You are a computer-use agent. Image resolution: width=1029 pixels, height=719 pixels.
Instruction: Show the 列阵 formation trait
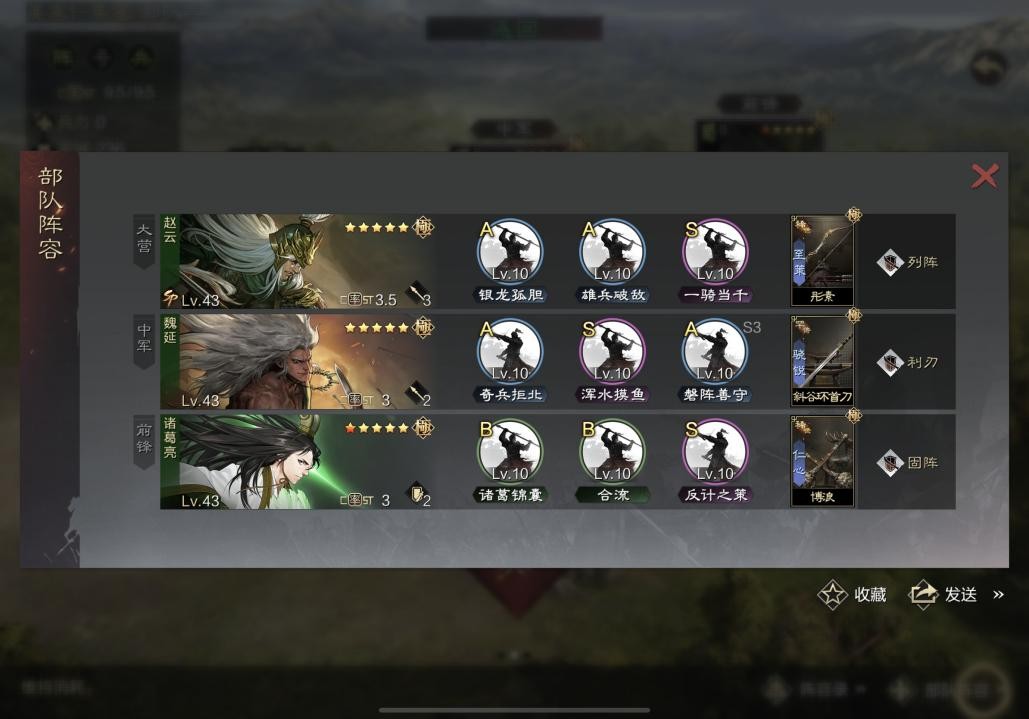907,262
